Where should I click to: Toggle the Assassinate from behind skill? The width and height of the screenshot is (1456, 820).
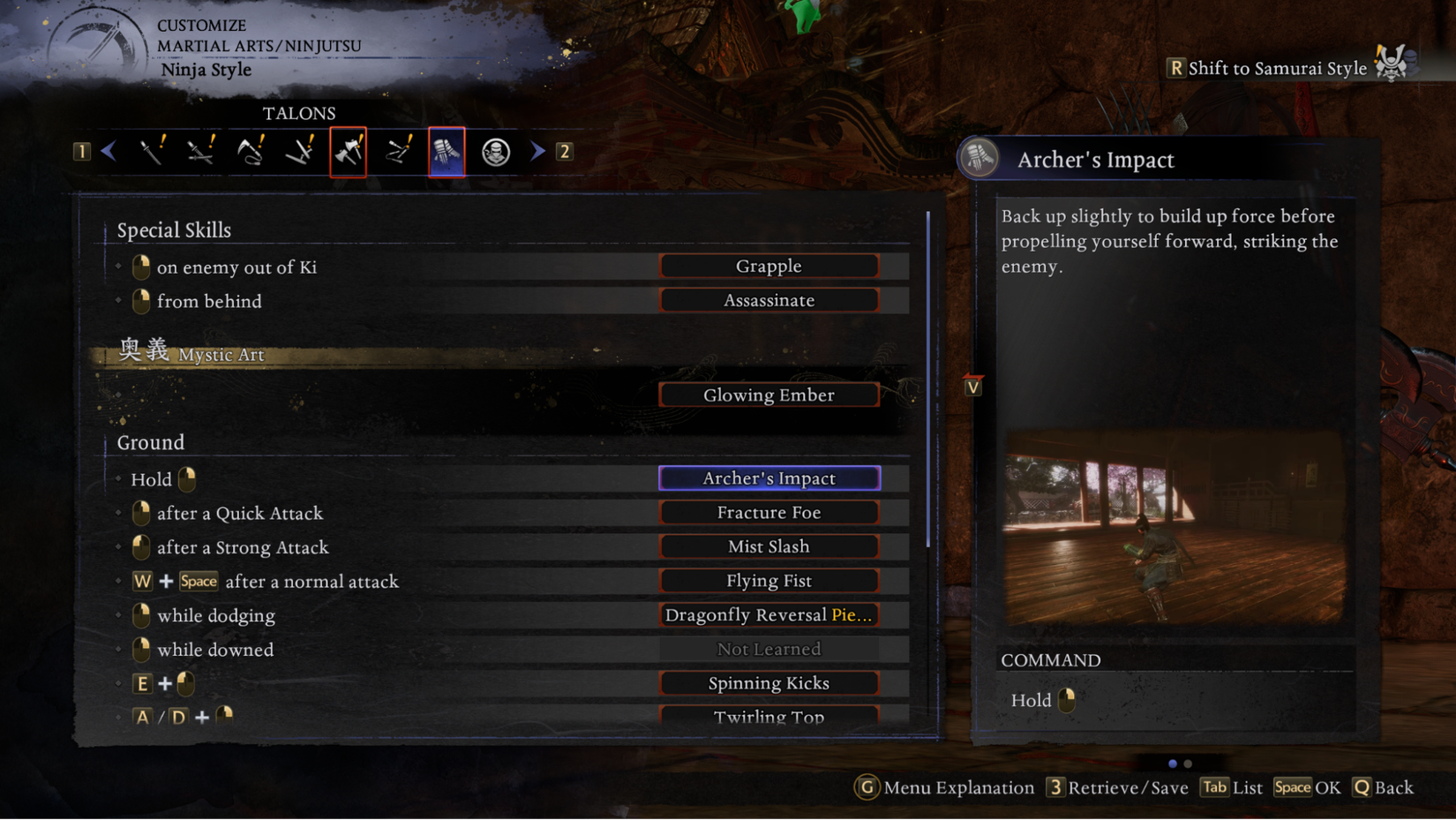769,300
